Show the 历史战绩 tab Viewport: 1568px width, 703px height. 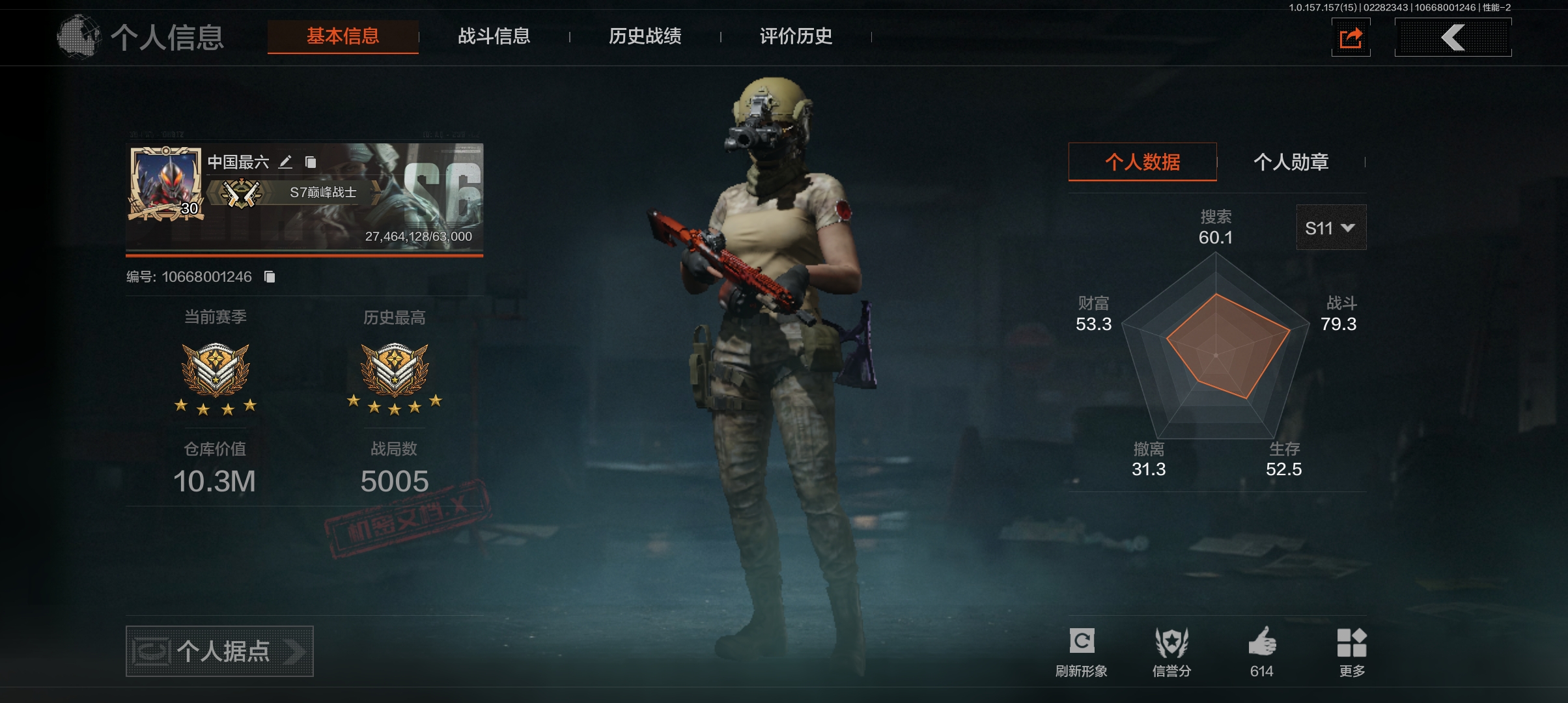pos(645,36)
